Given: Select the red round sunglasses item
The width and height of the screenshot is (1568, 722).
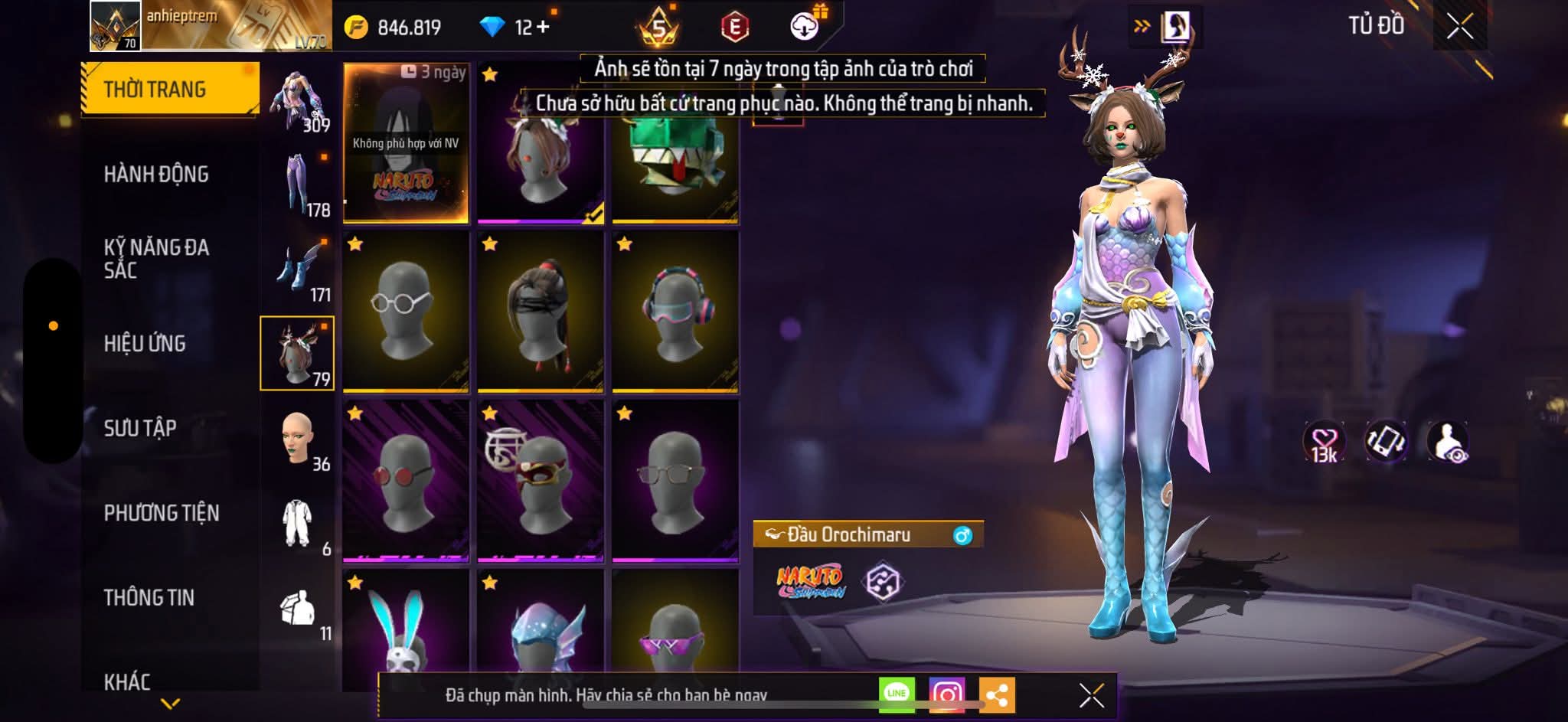Looking at the screenshot, I should 406,480.
